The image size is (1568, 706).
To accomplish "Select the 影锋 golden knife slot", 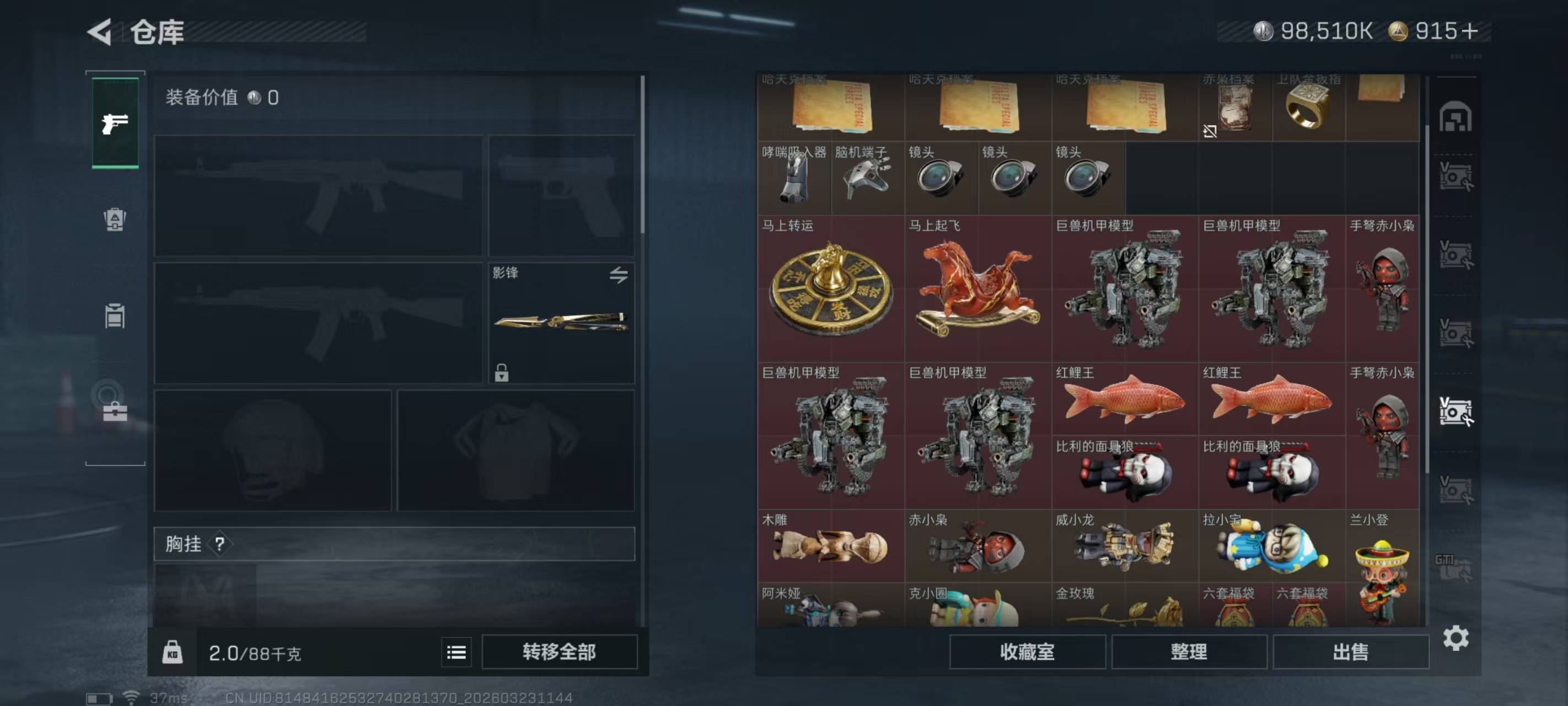I will point(561,322).
